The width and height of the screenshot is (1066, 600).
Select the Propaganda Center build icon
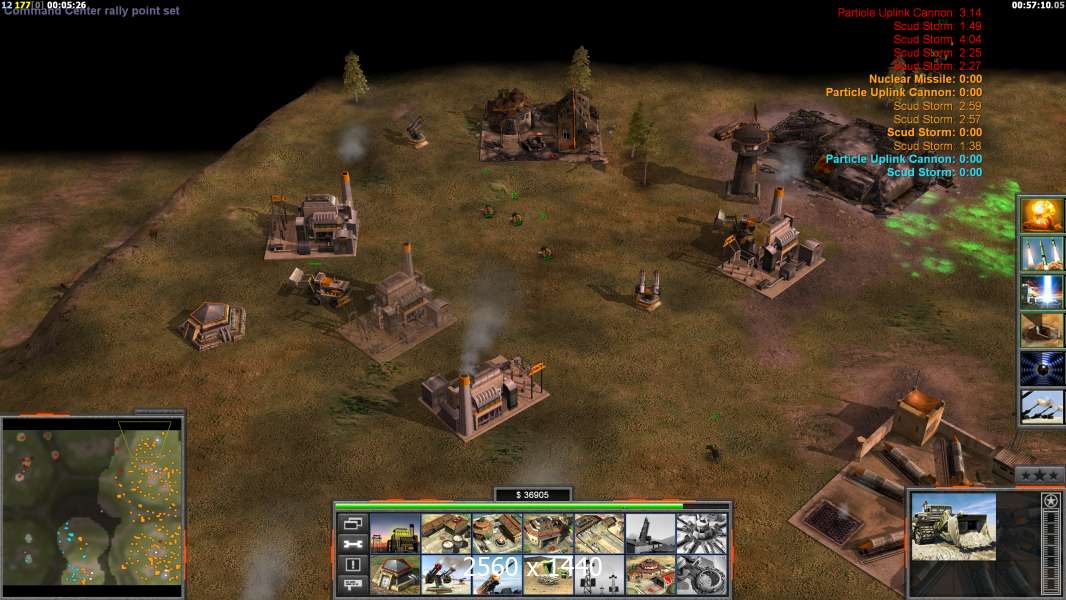coord(650,574)
